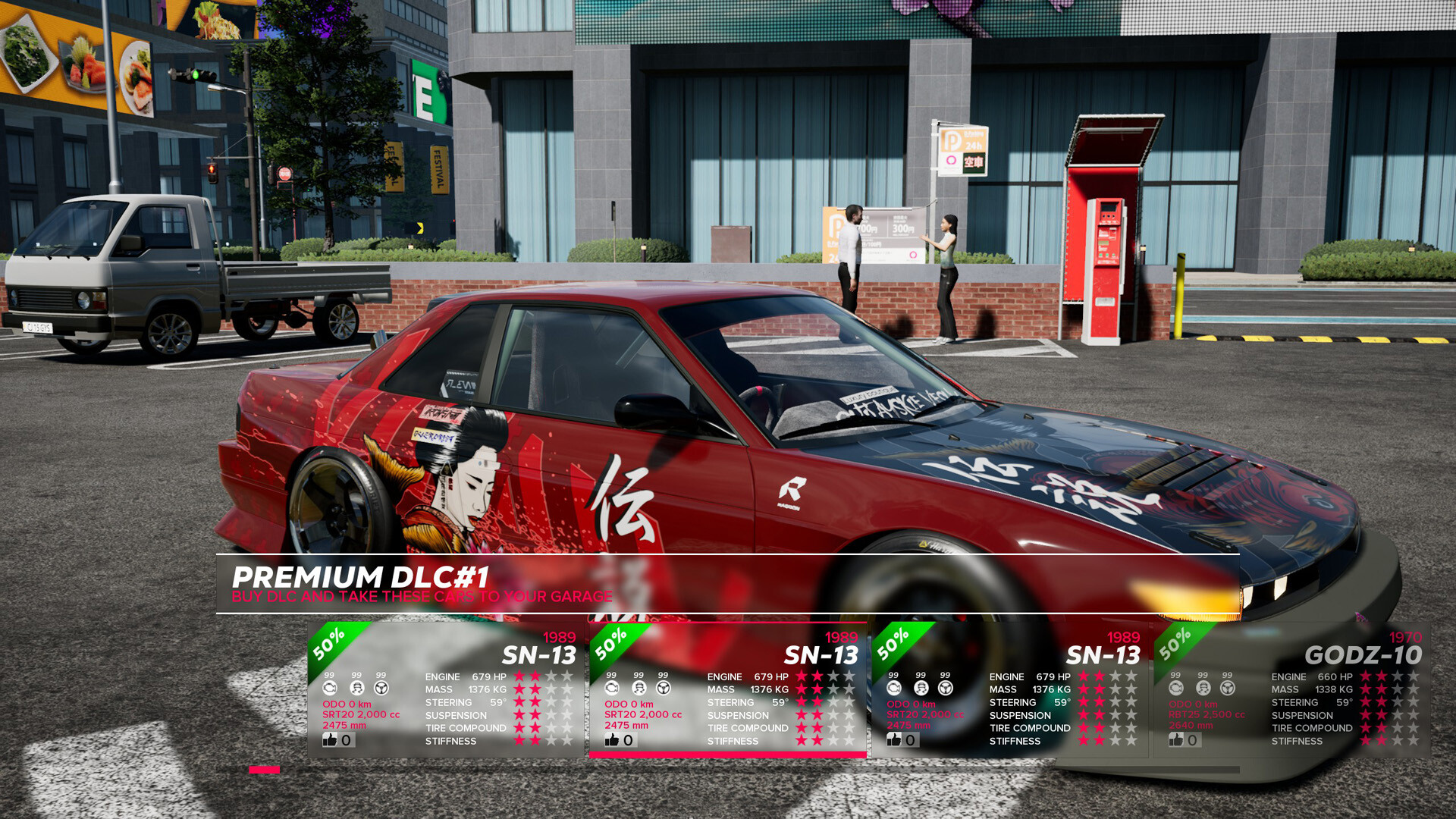This screenshot has height=819, width=1456.
Task: Select the steering wheel icon on third SN-13 card
Action: pyautogui.click(x=945, y=687)
